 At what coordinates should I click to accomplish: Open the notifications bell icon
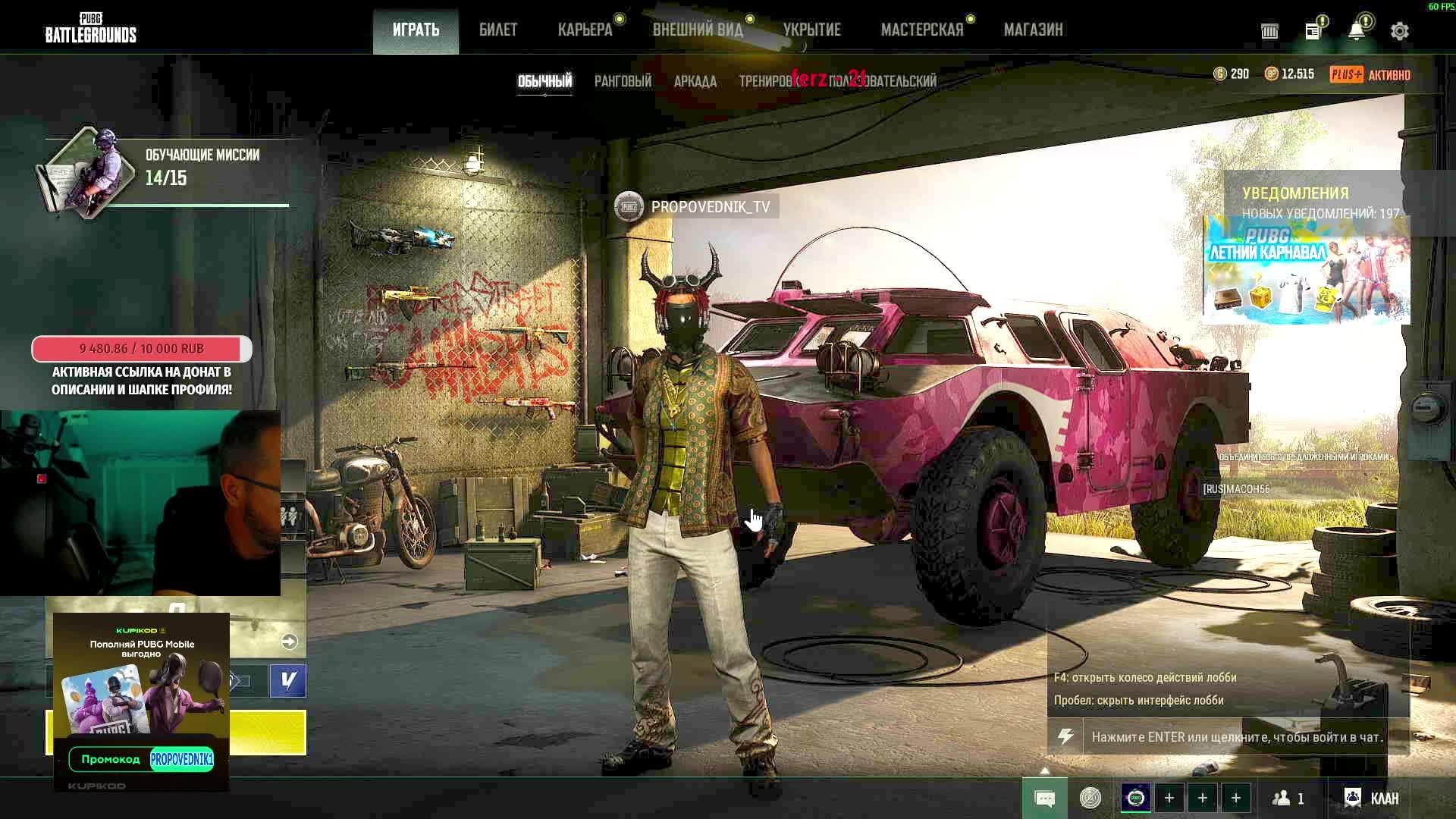(1357, 31)
